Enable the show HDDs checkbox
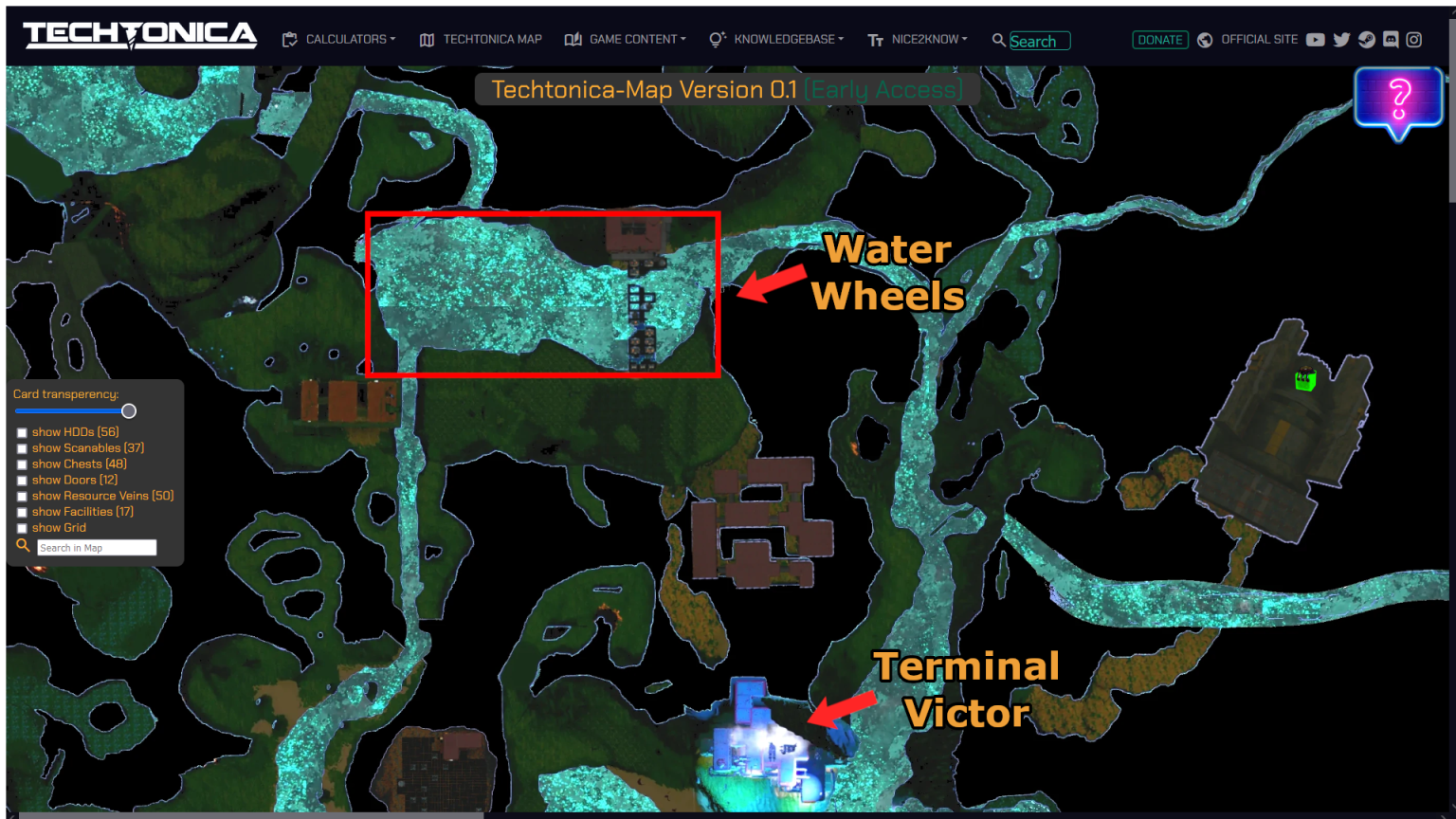 pos(22,431)
